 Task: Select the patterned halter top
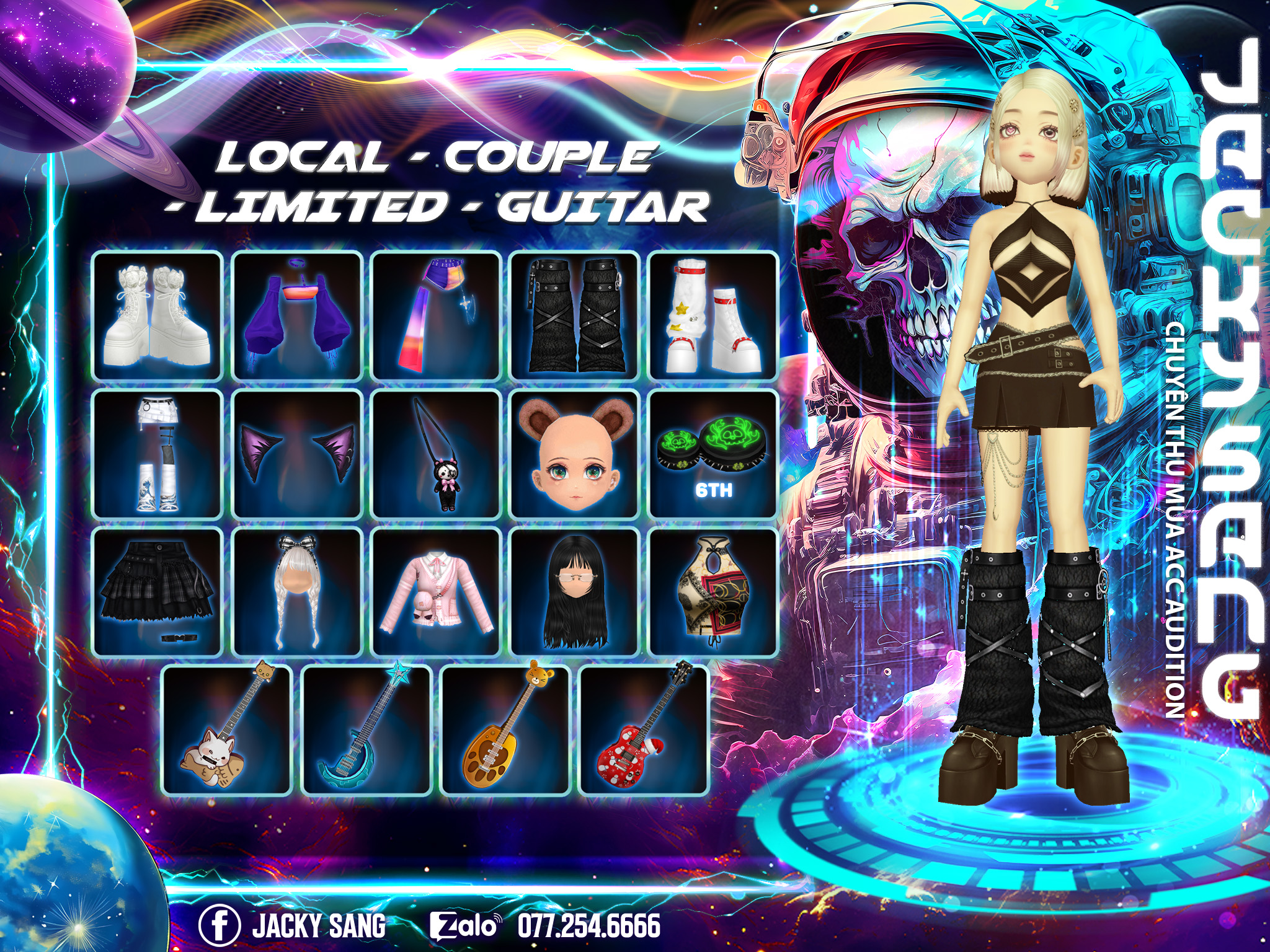pos(713,593)
